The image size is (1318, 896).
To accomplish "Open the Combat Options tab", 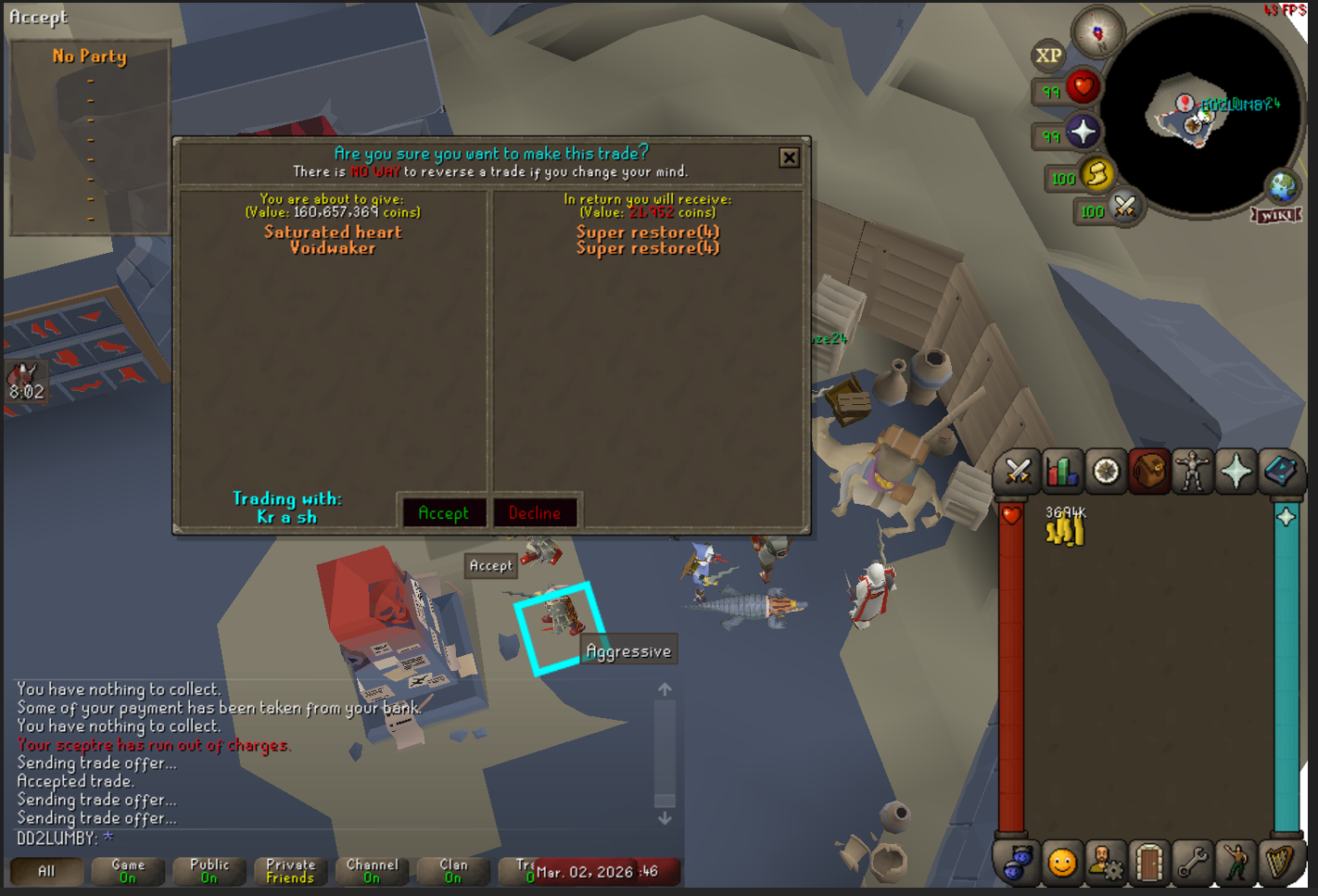I will tap(1018, 472).
